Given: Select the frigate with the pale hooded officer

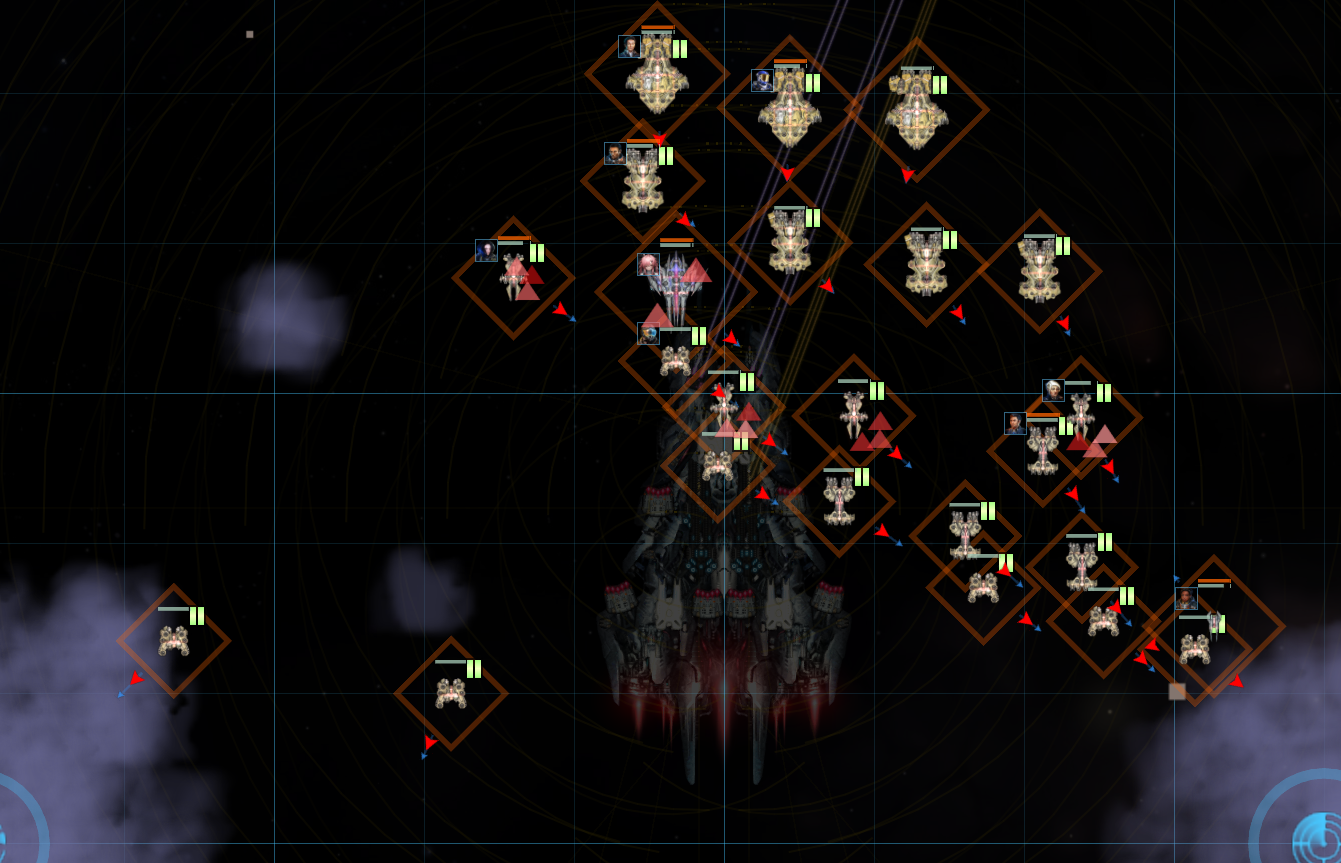Looking at the screenshot, I should pos(514,276).
